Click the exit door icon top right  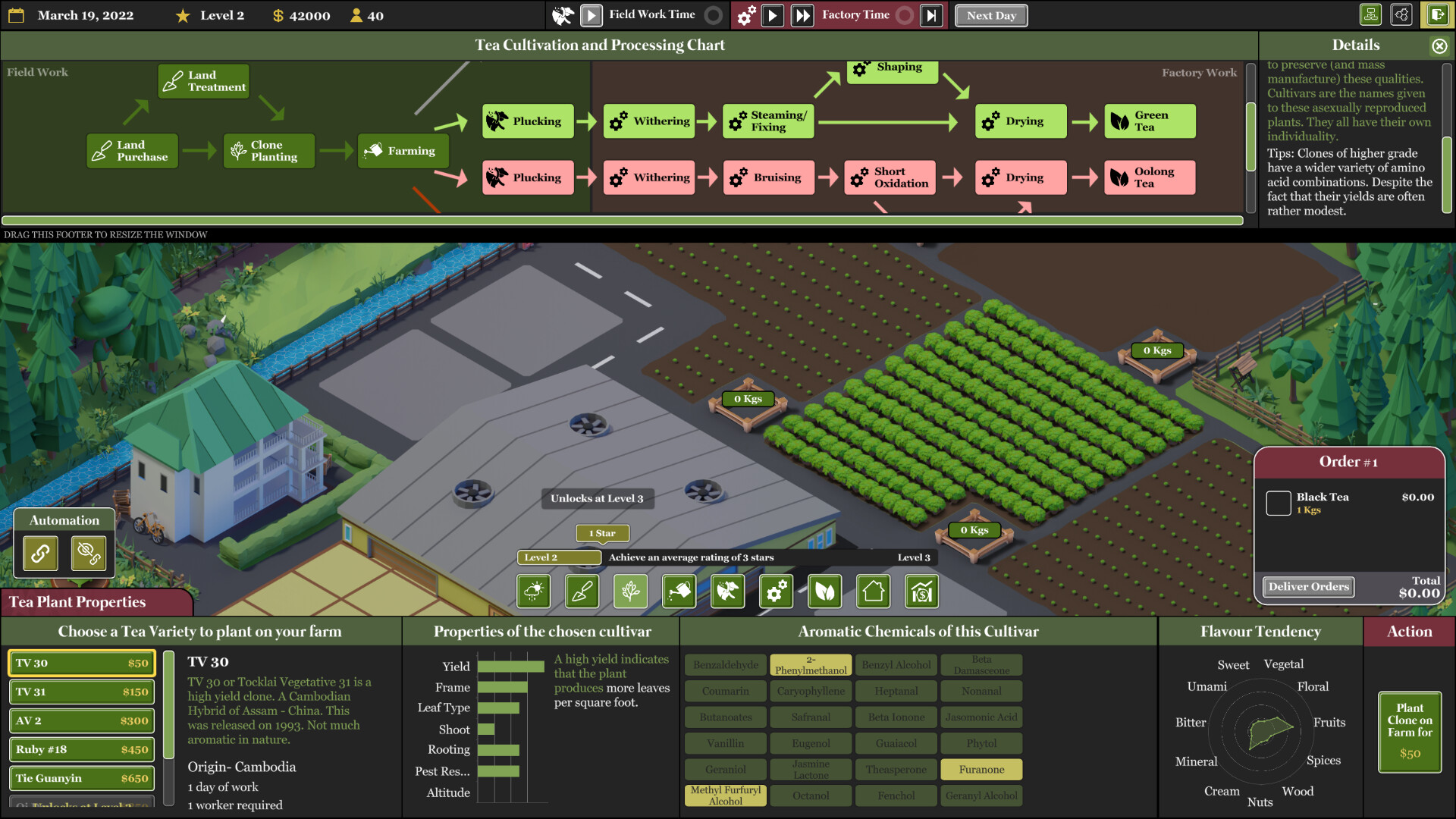(x=1438, y=14)
